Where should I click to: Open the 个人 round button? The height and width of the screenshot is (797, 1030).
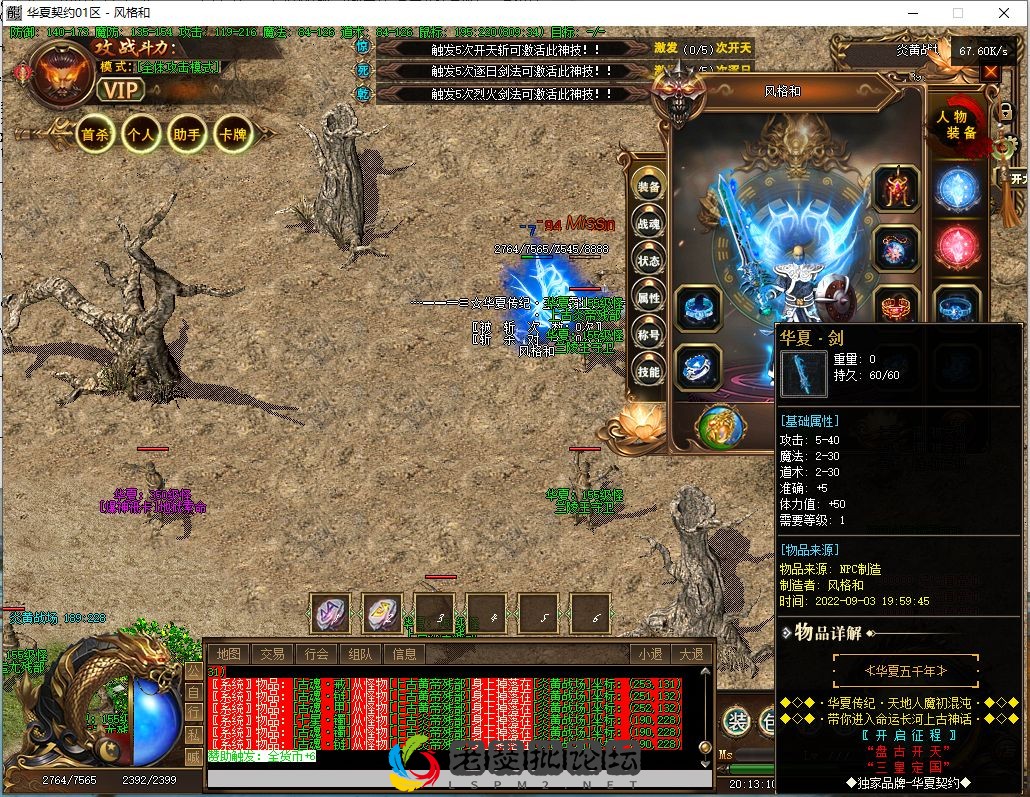point(141,134)
